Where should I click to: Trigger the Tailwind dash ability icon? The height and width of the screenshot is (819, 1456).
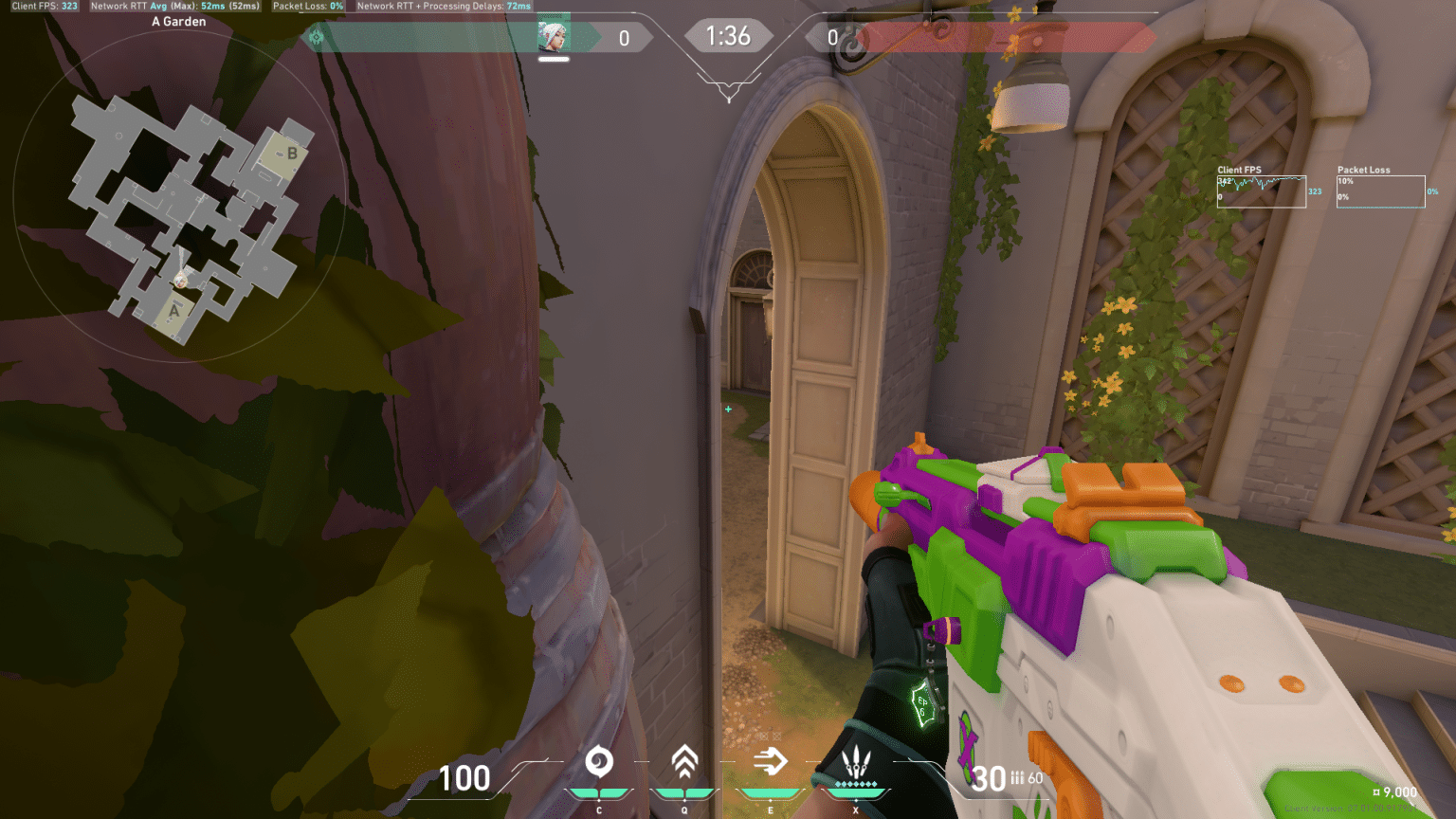pos(770,761)
